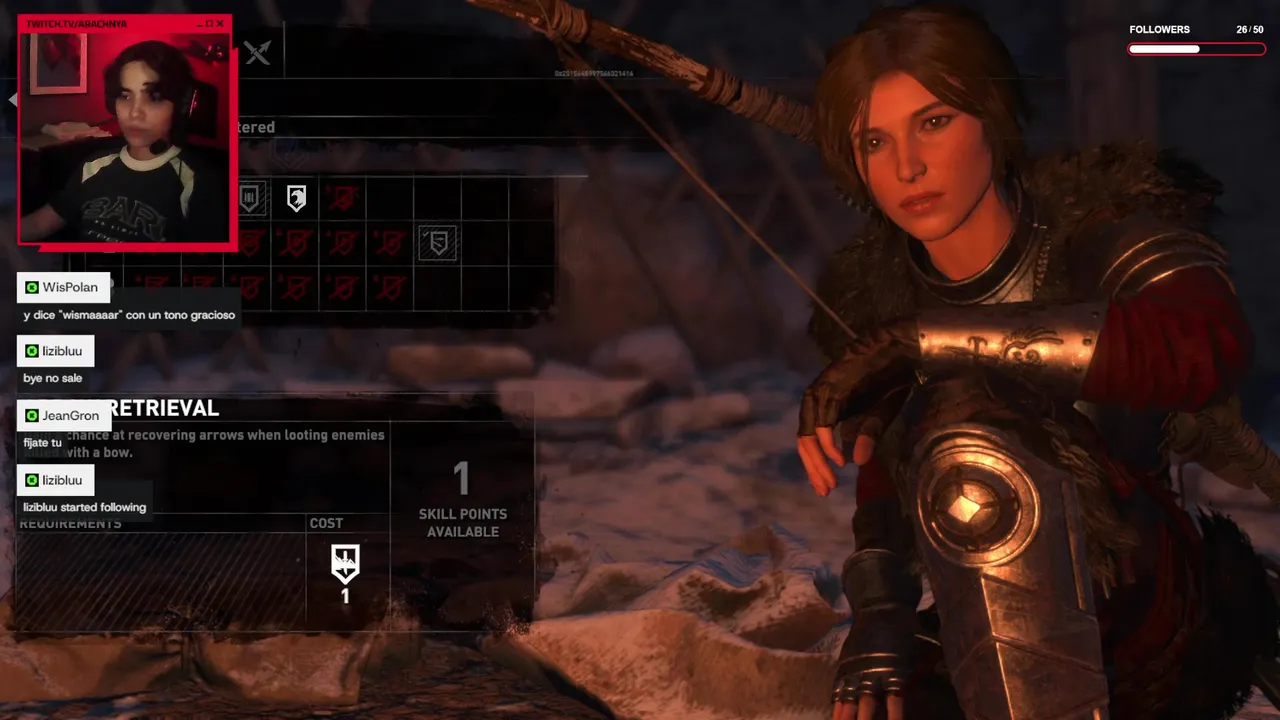Choose the striped badge skill in the top row
This screenshot has width=1280, height=720.
pyautogui.click(x=250, y=198)
